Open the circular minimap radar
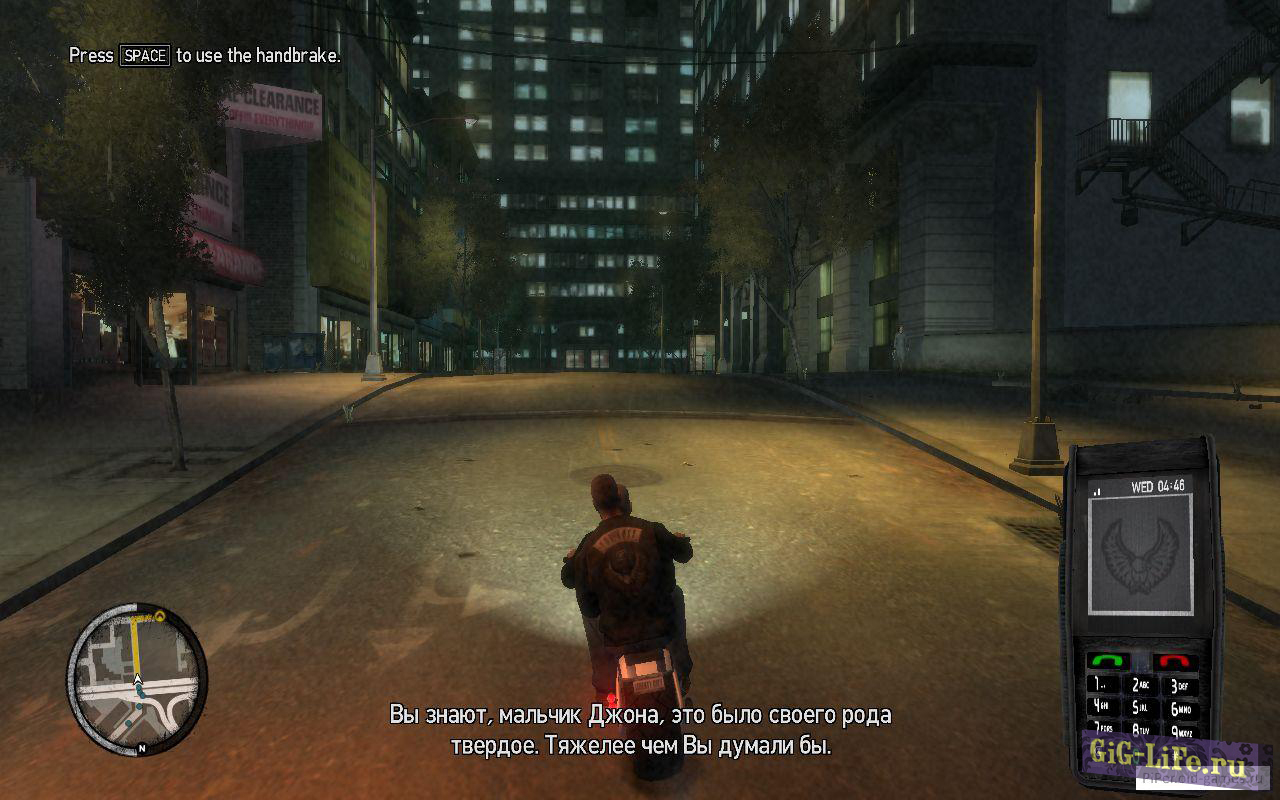1280x800 pixels. pos(137,678)
